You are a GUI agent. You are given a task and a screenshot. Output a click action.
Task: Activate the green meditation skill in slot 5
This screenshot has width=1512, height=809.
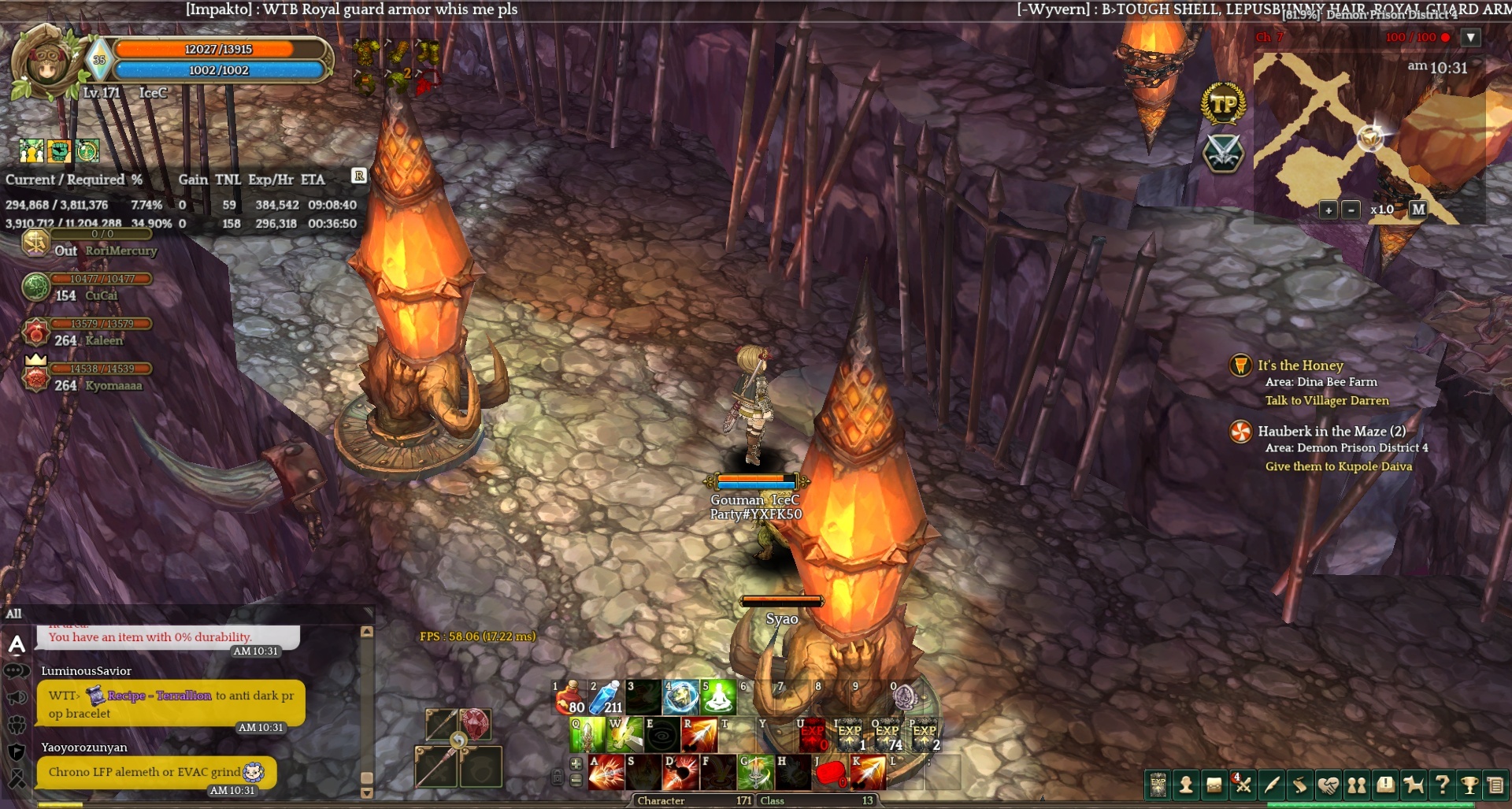coord(718,696)
